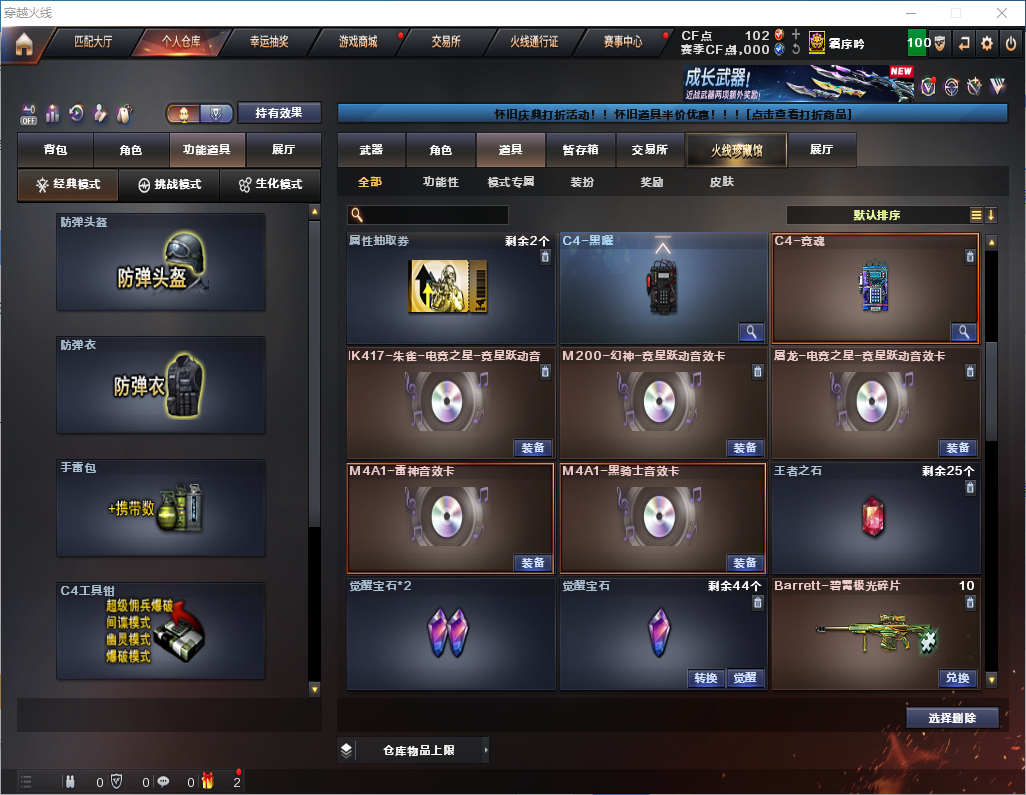Select the 挑战模式 challenge mode tab
The image size is (1026, 795).
coord(170,185)
